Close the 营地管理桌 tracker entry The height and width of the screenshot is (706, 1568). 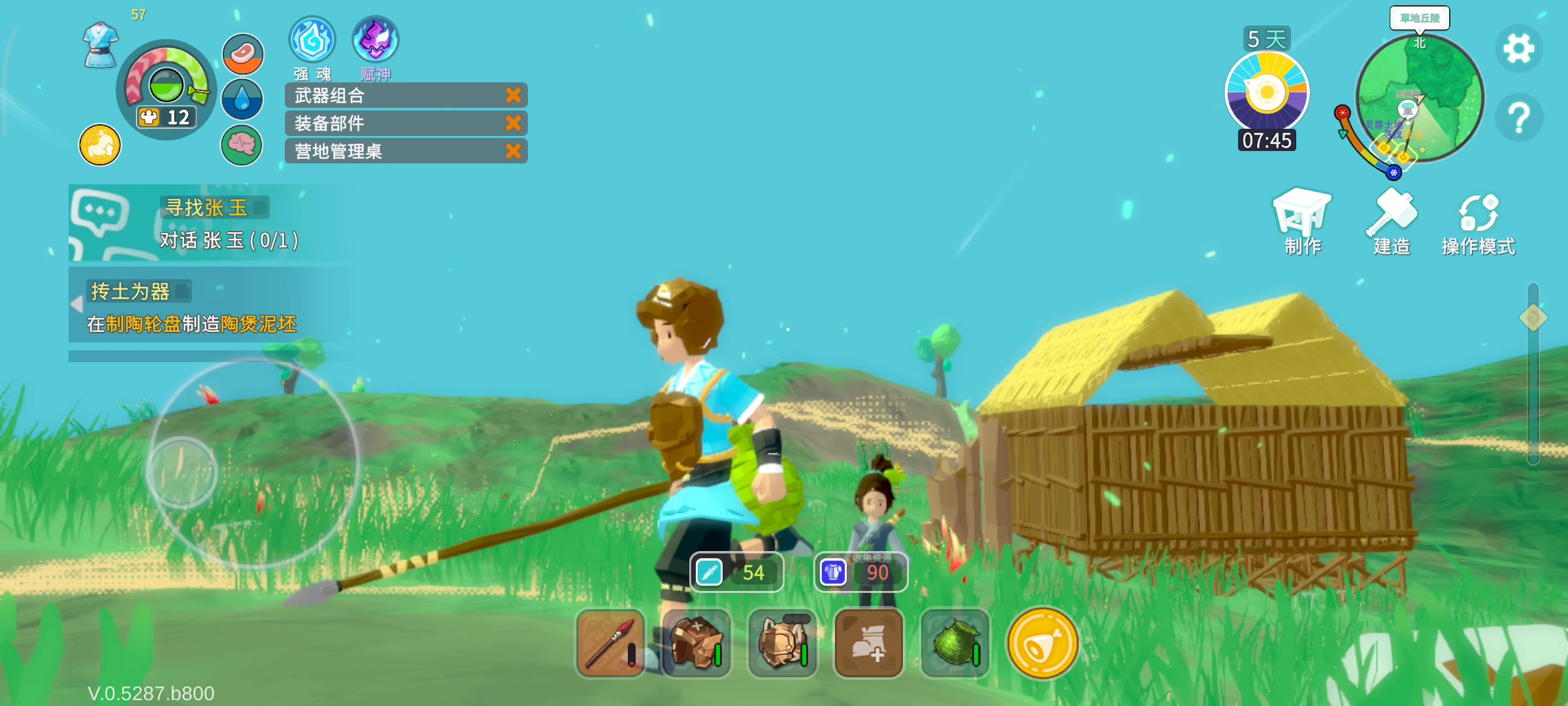(x=514, y=151)
